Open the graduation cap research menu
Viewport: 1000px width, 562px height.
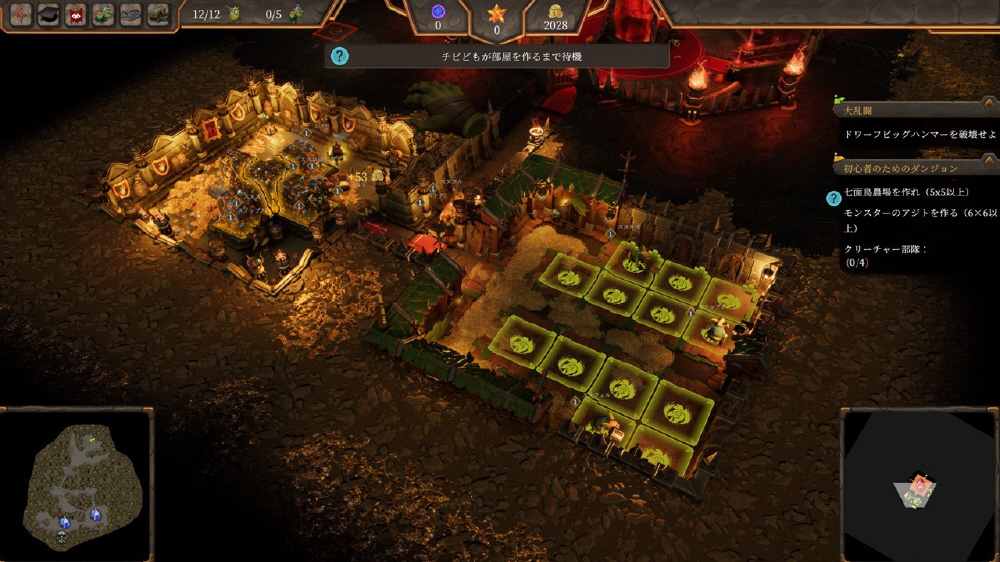(x=48, y=14)
